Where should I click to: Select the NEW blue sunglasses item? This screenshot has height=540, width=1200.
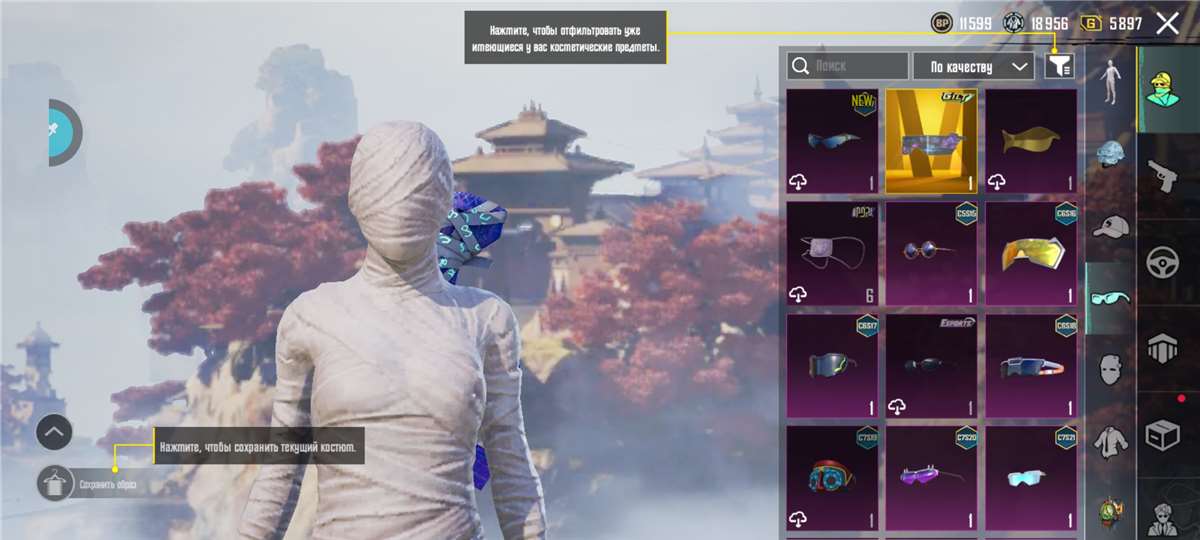coord(832,141)
